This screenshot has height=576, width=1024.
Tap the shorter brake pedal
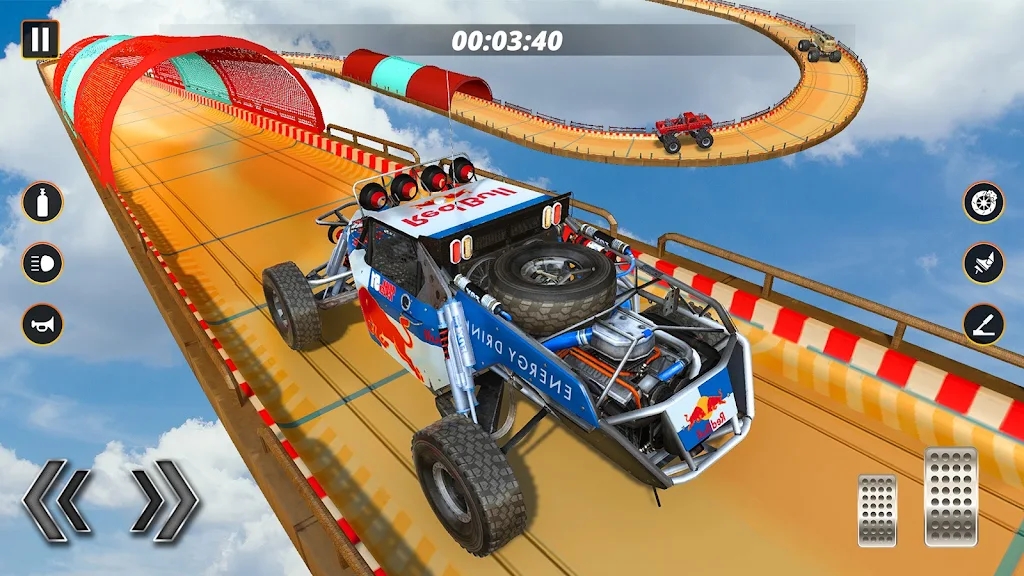point(877,510)
